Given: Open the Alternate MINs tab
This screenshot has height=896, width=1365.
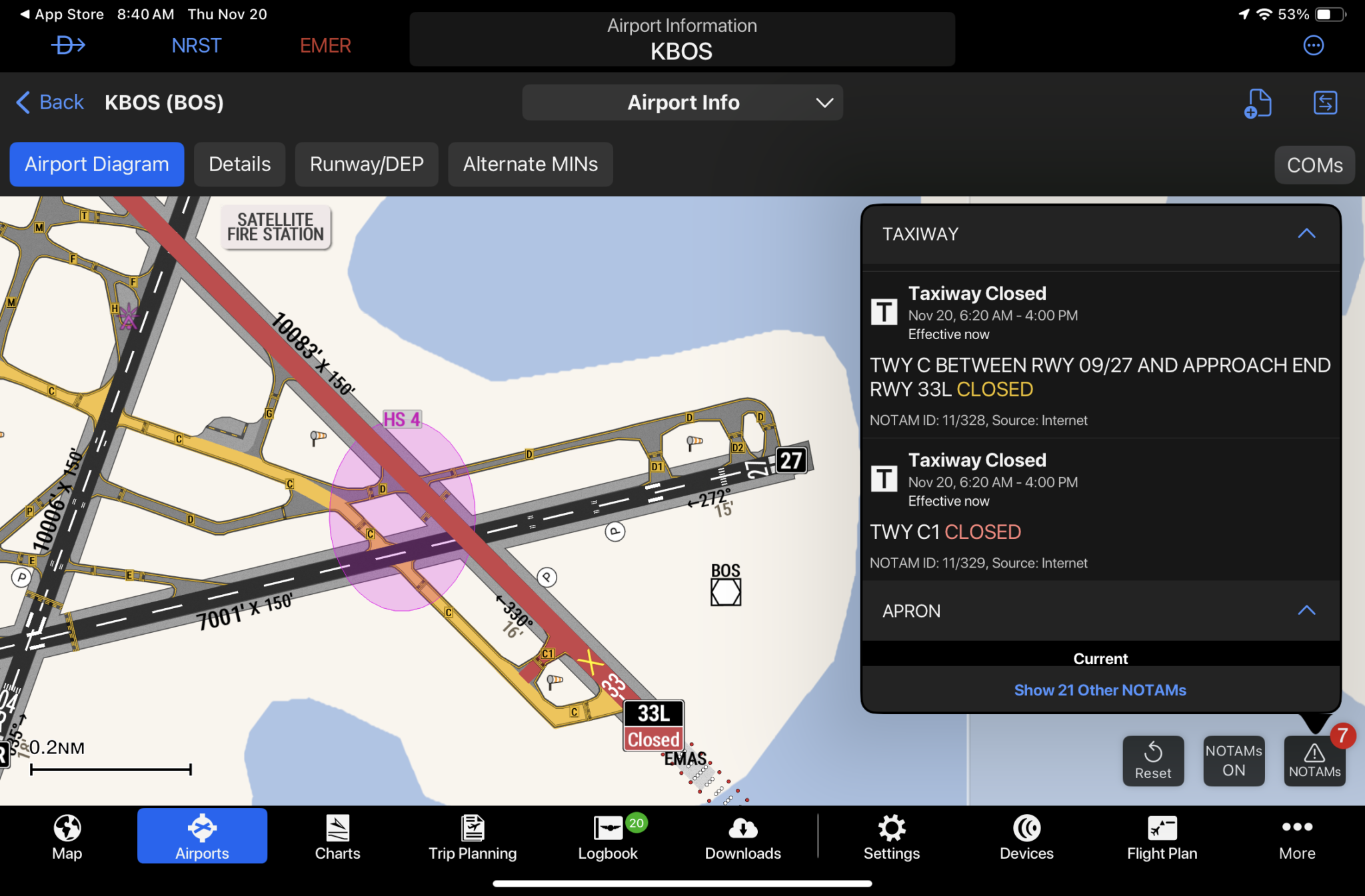Looking at the screenshot, I should click(x=531, y=164).
